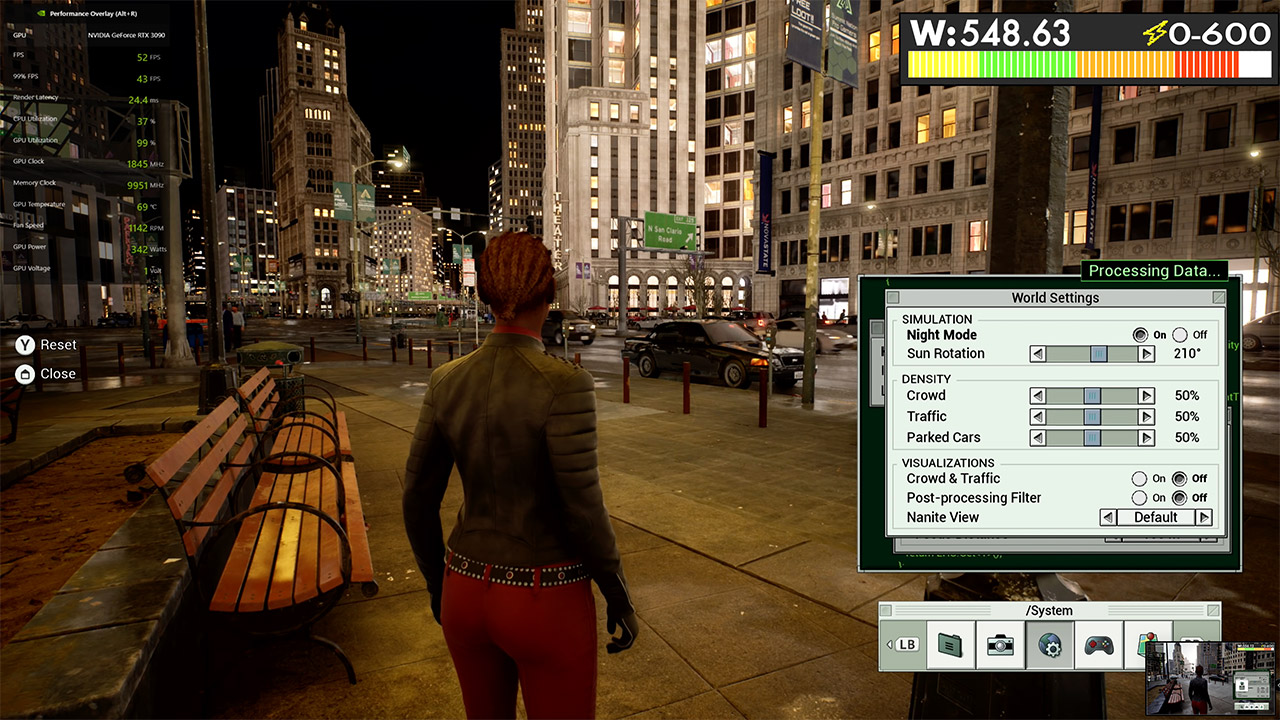
Task: Click the Crowd density slider handle
Action: [x=1092, y=396]
